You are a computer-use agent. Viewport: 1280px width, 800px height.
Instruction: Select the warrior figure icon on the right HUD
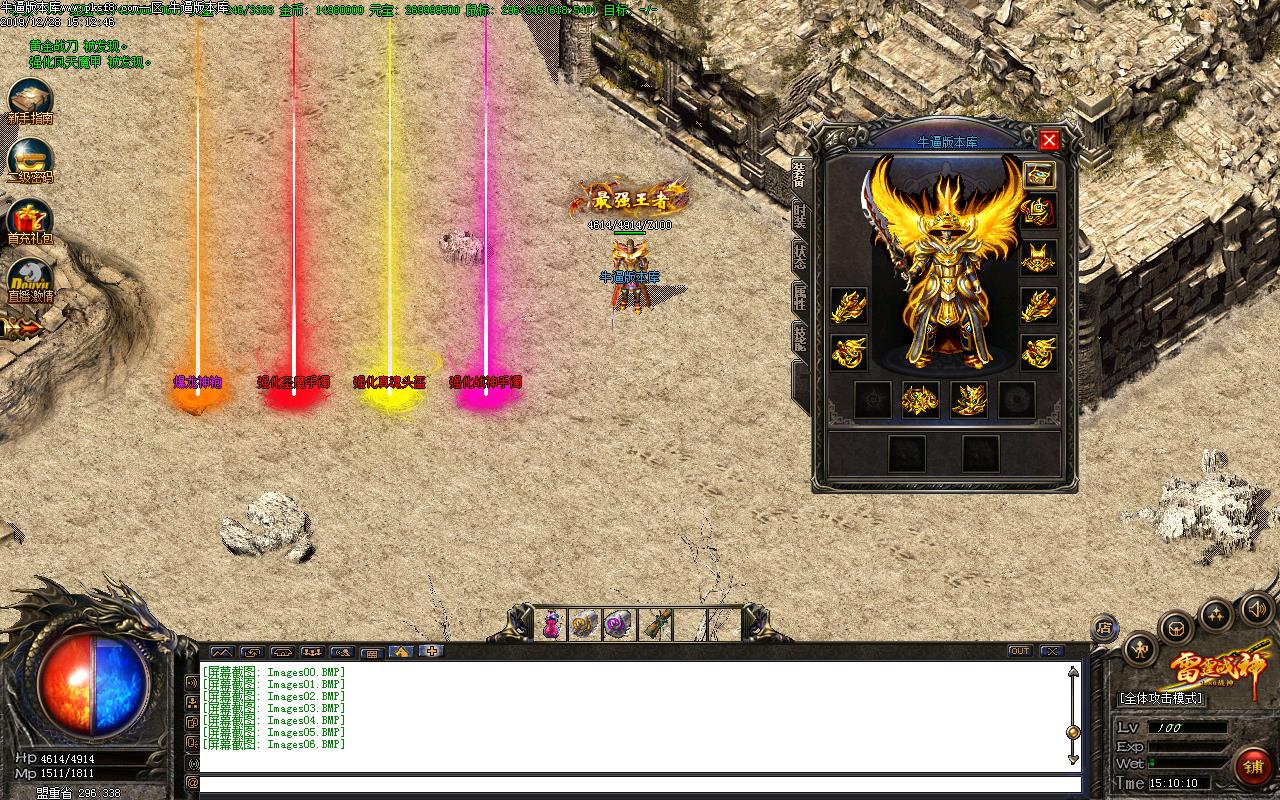(1141, 651)
